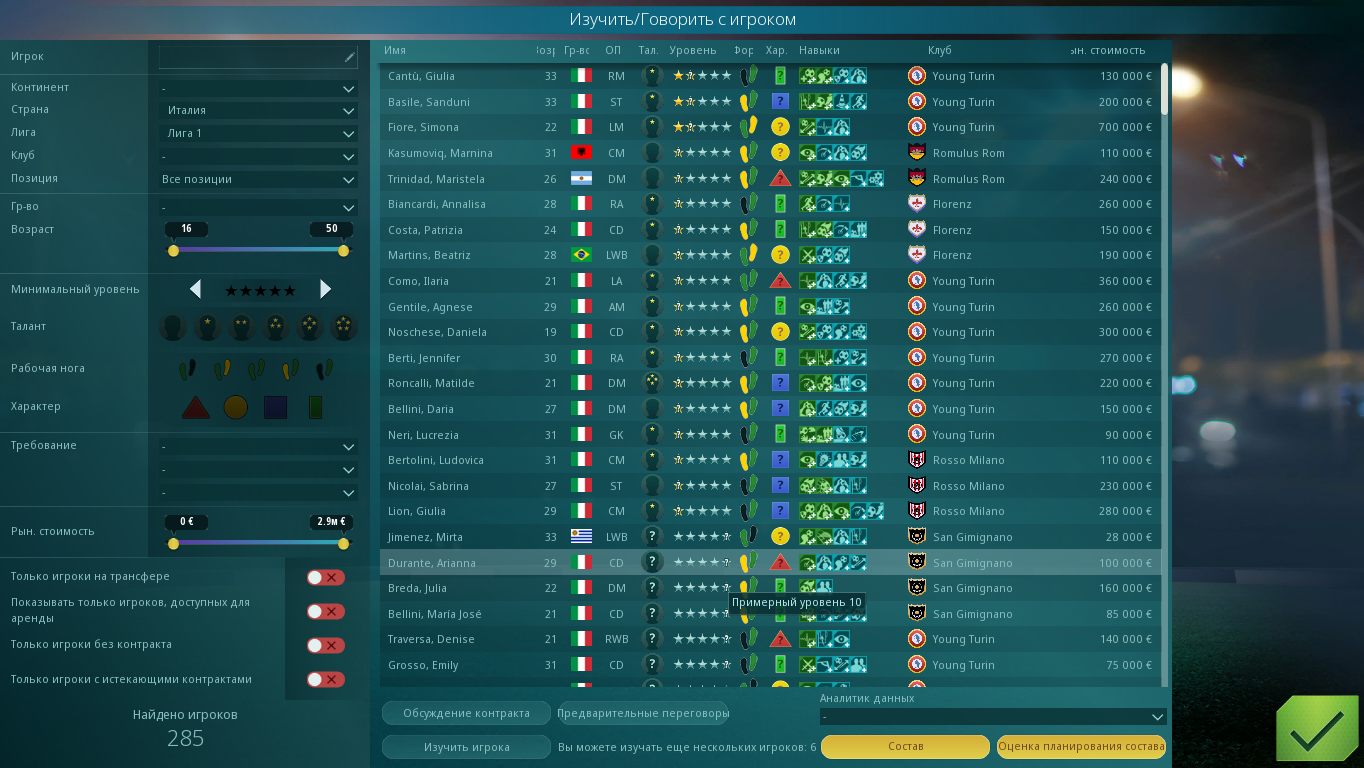This screenshot has width=1364, height=768.
Task: Toggle Только игроки без контракта
Action: [x=325, y=645]
